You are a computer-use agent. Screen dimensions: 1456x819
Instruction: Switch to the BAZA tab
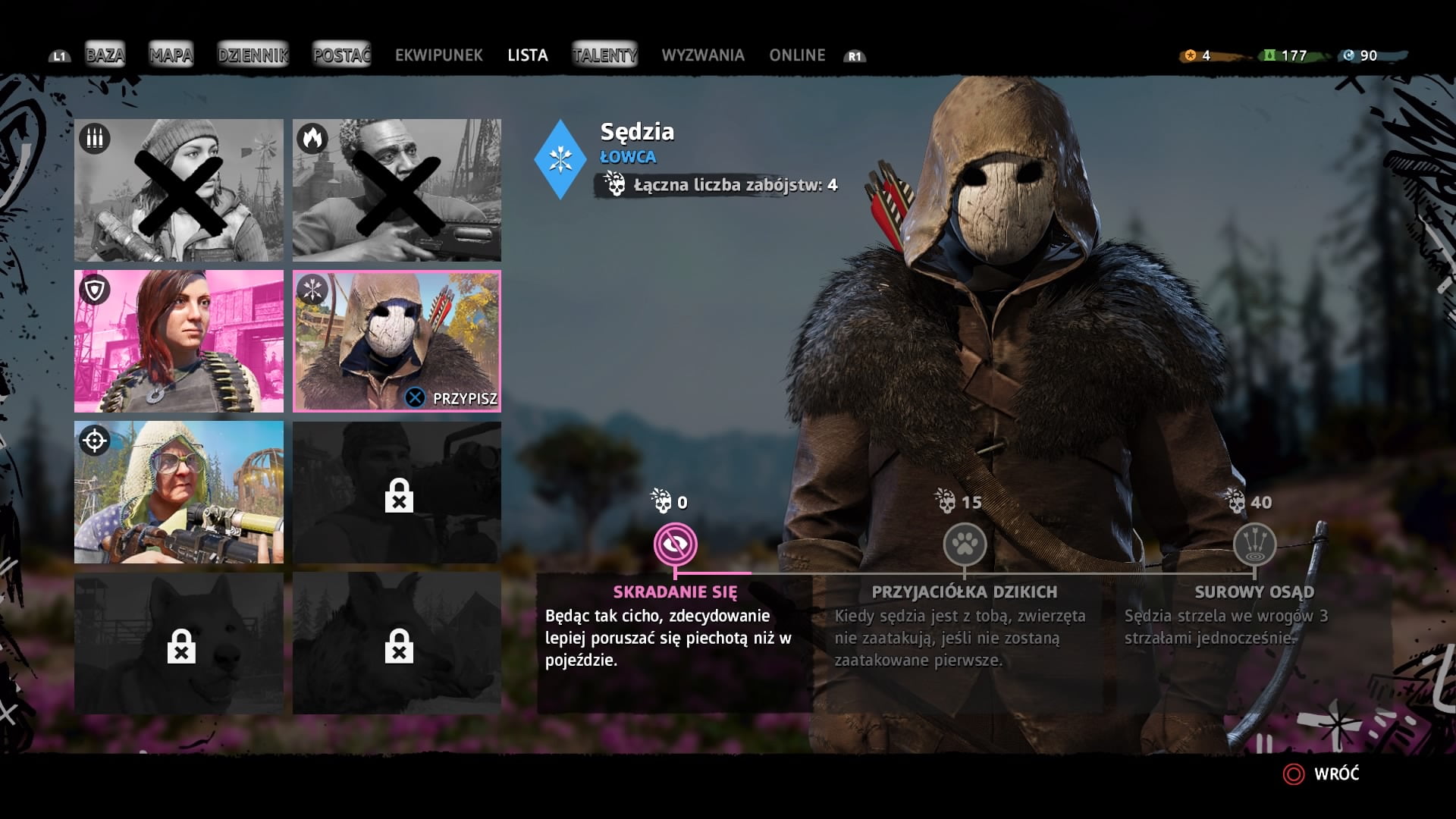point(105,55)
